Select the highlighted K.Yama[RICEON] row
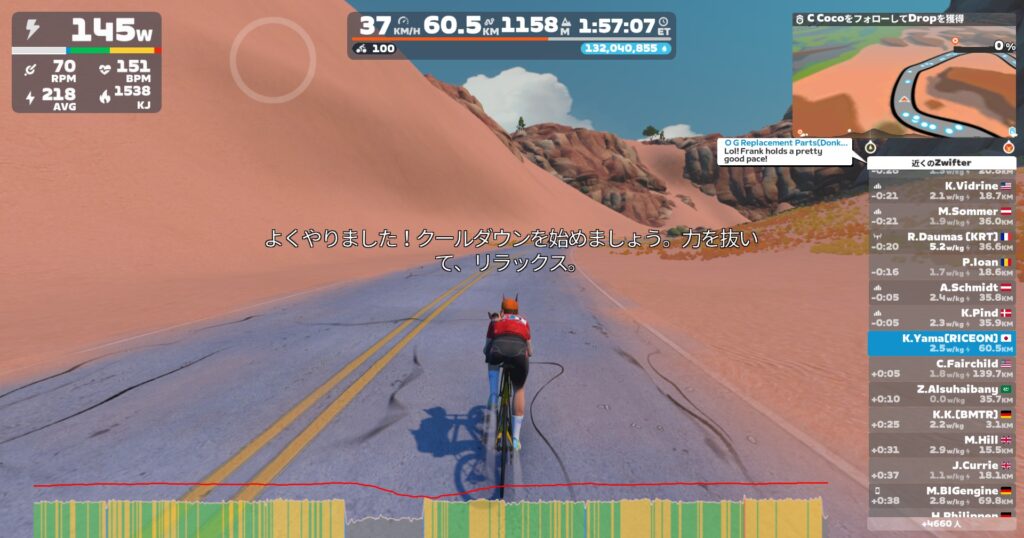The width and height of the screenshot is (1024, 538). pos(941,343)
